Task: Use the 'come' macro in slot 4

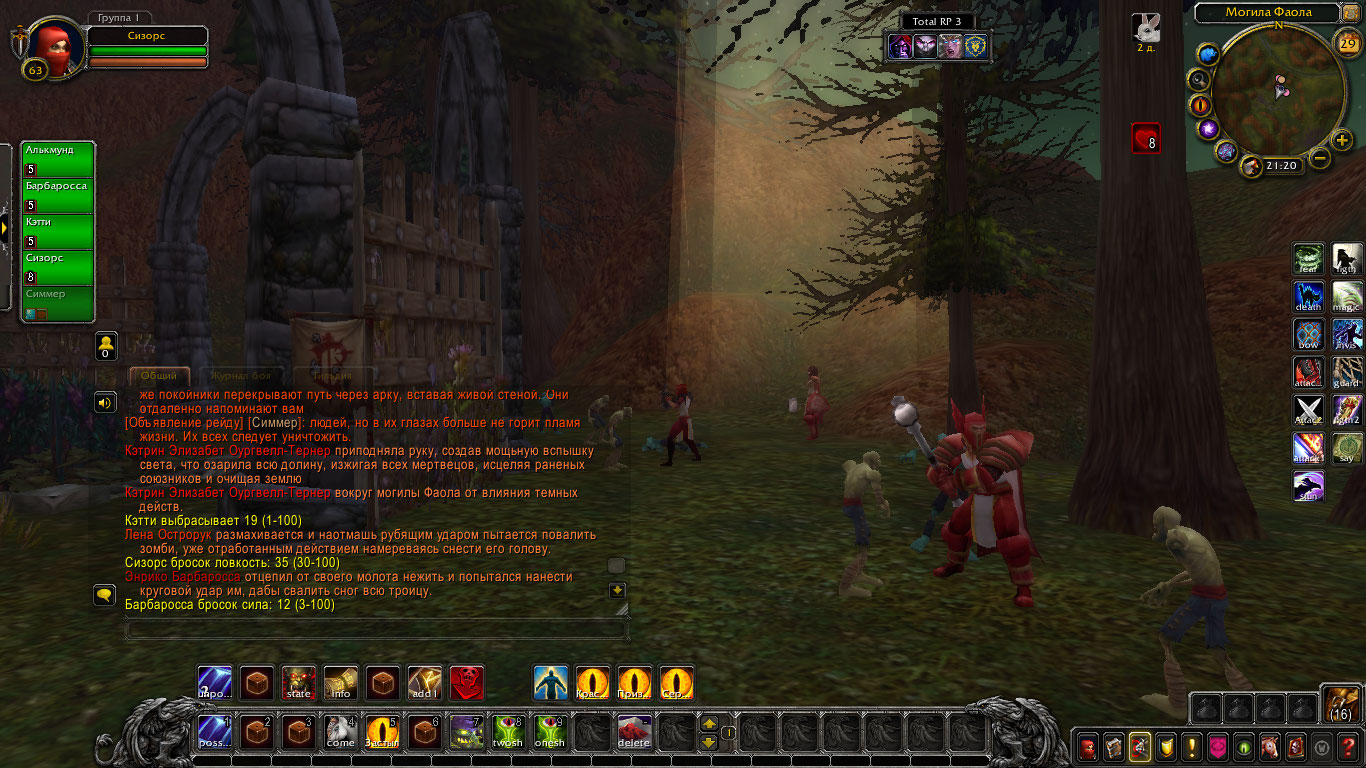Action: (341, 733)
